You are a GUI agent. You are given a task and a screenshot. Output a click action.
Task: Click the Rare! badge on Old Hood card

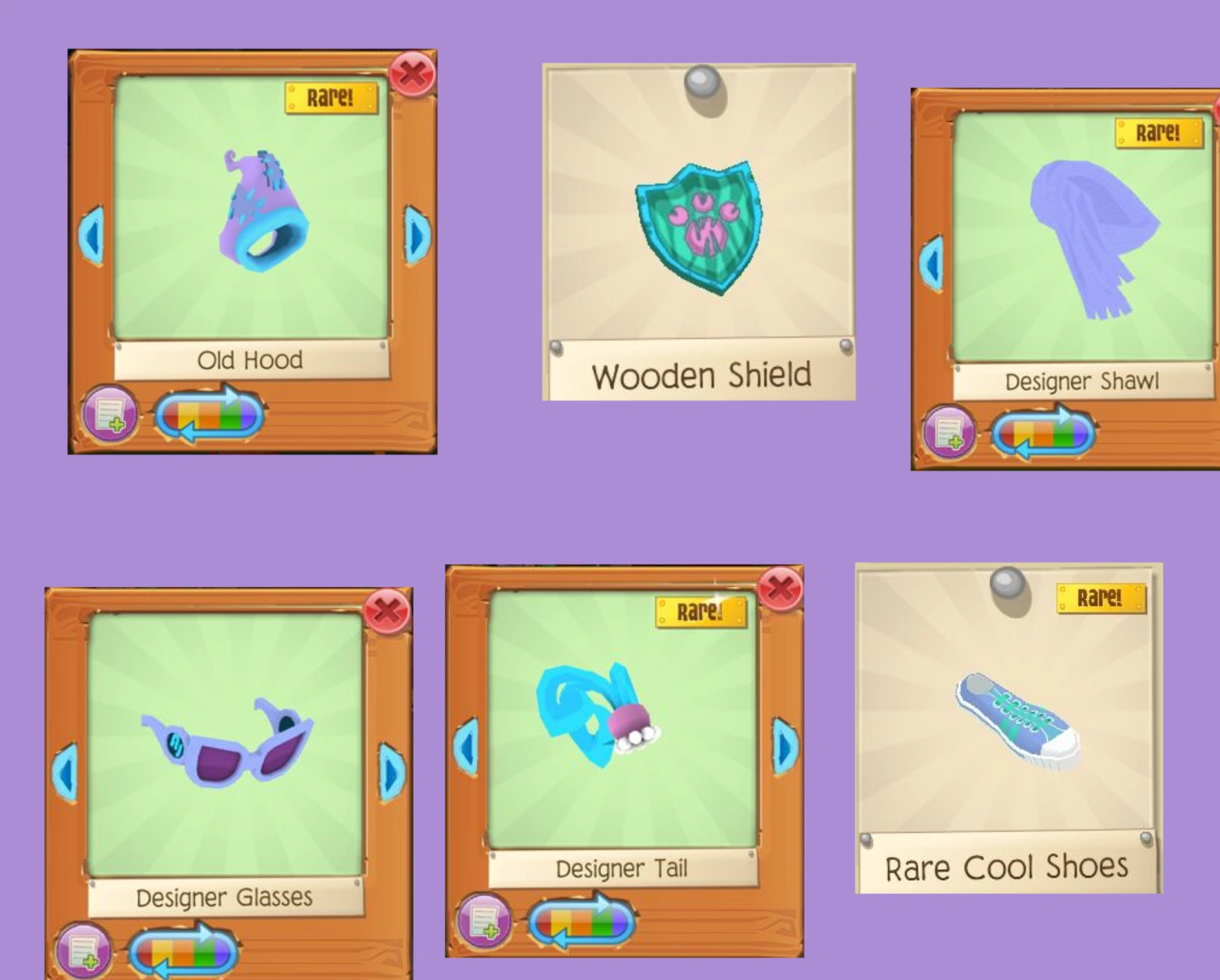[x=332, y=98]
